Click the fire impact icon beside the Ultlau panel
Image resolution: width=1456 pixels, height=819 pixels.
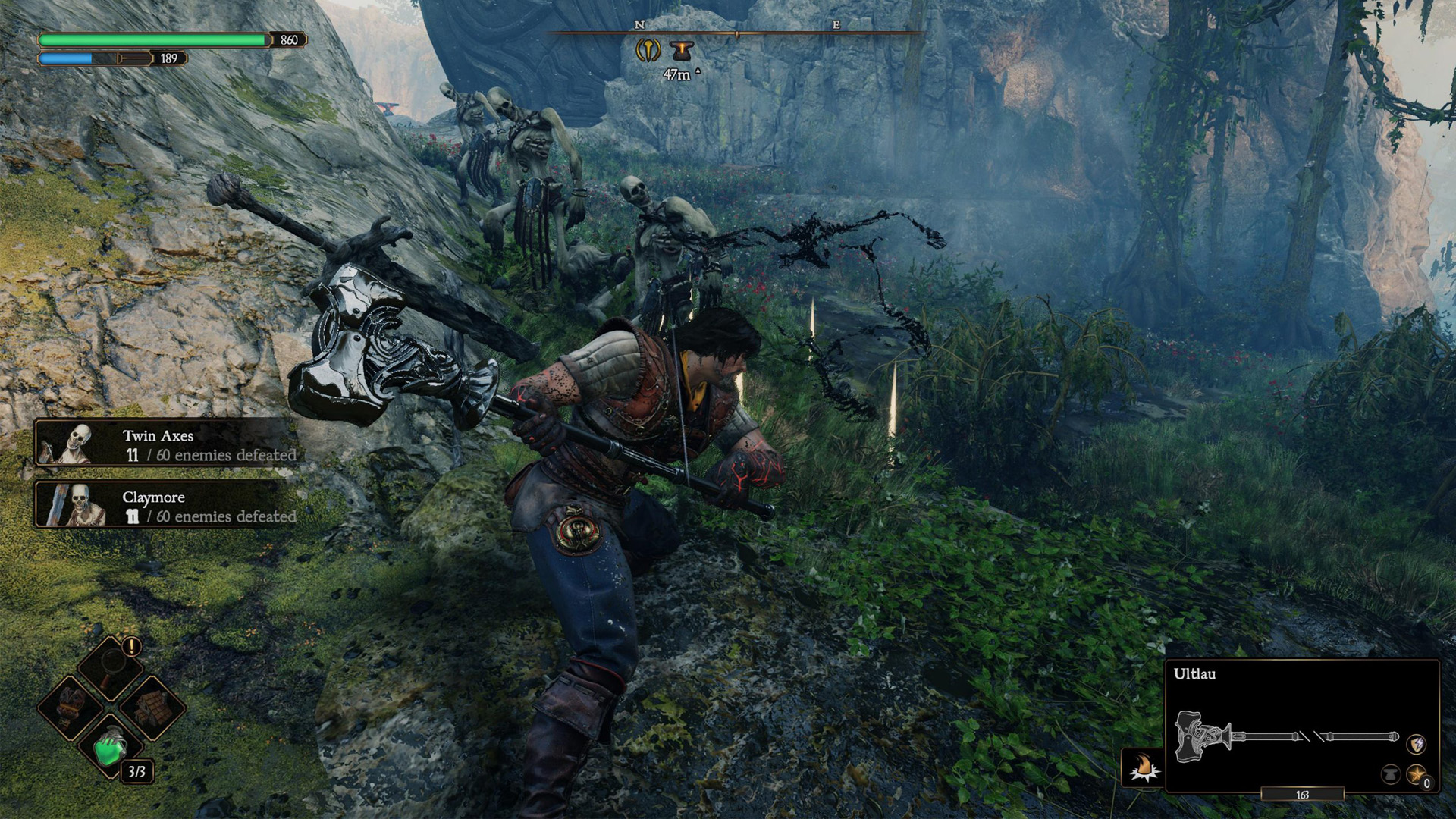[1141, 766]
